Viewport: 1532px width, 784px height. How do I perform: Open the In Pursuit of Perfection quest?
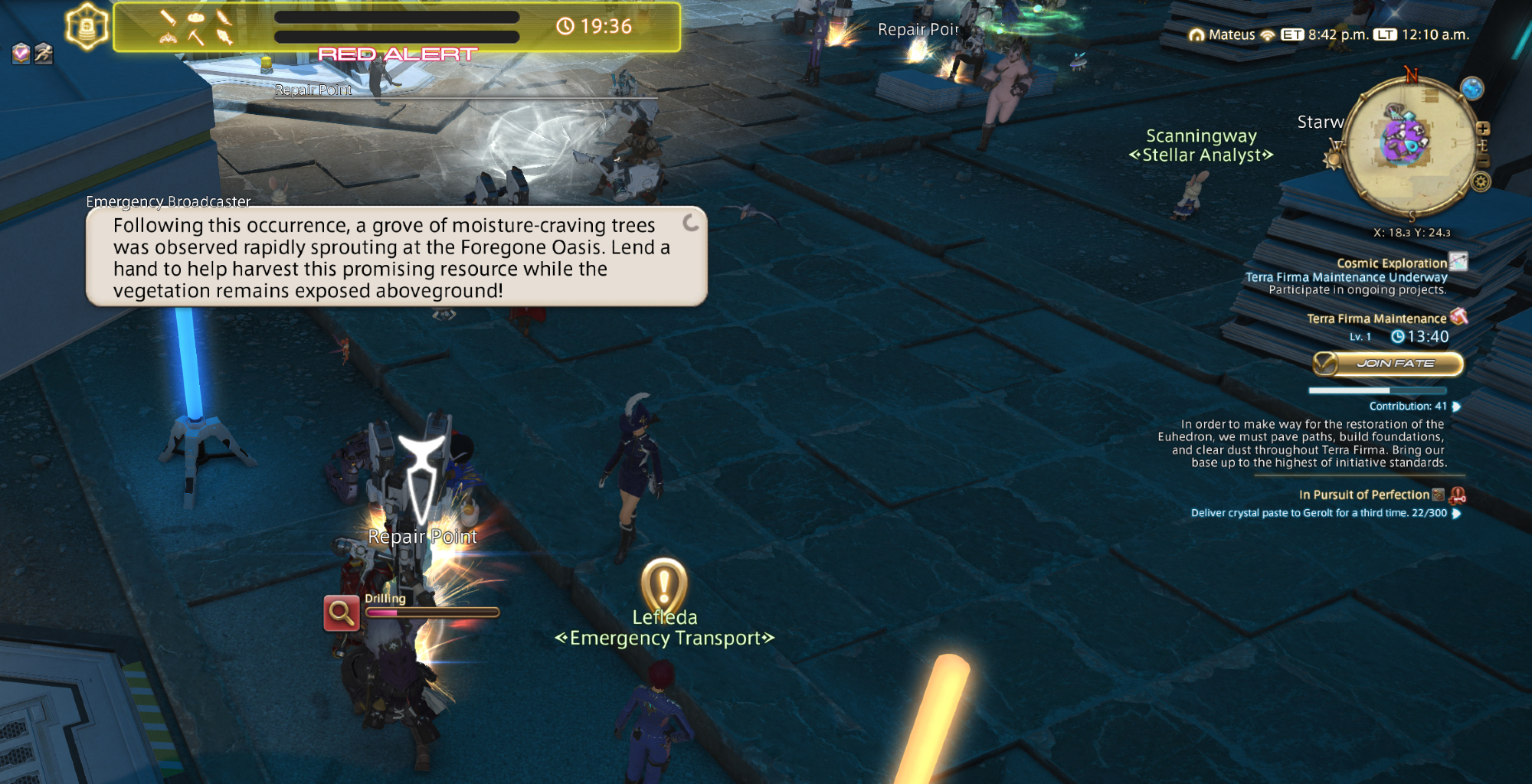tap(1363, 495)
